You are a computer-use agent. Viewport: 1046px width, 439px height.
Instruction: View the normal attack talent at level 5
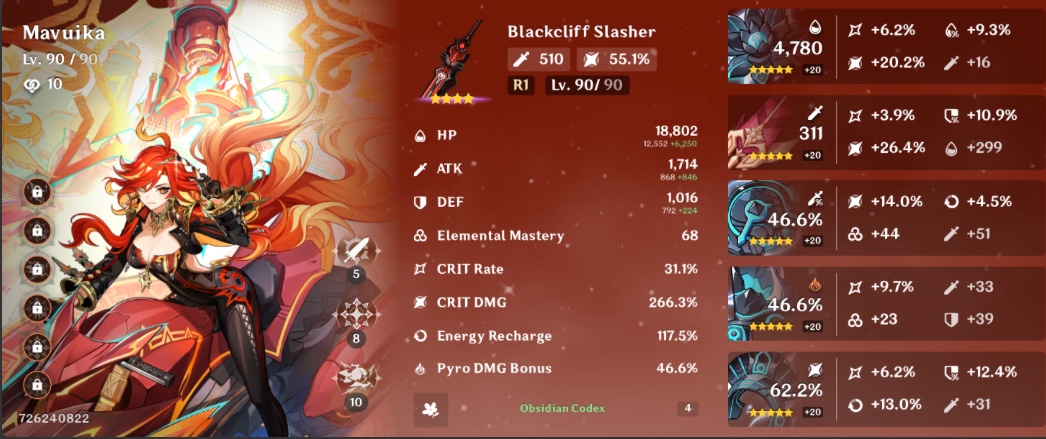point(357,250)
